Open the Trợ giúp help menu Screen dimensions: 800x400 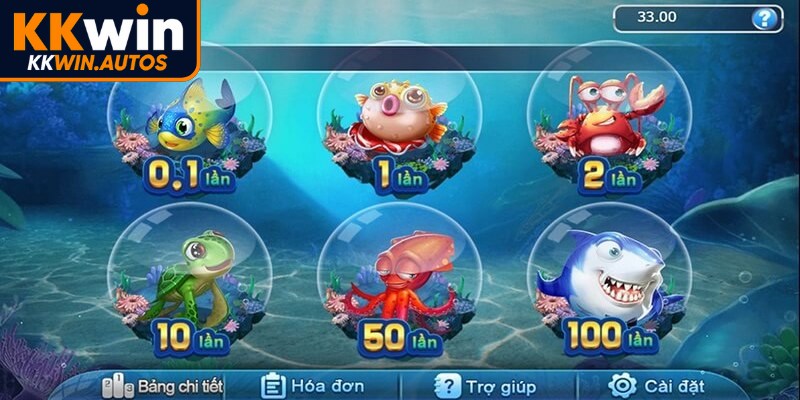(x=486, y=385)
